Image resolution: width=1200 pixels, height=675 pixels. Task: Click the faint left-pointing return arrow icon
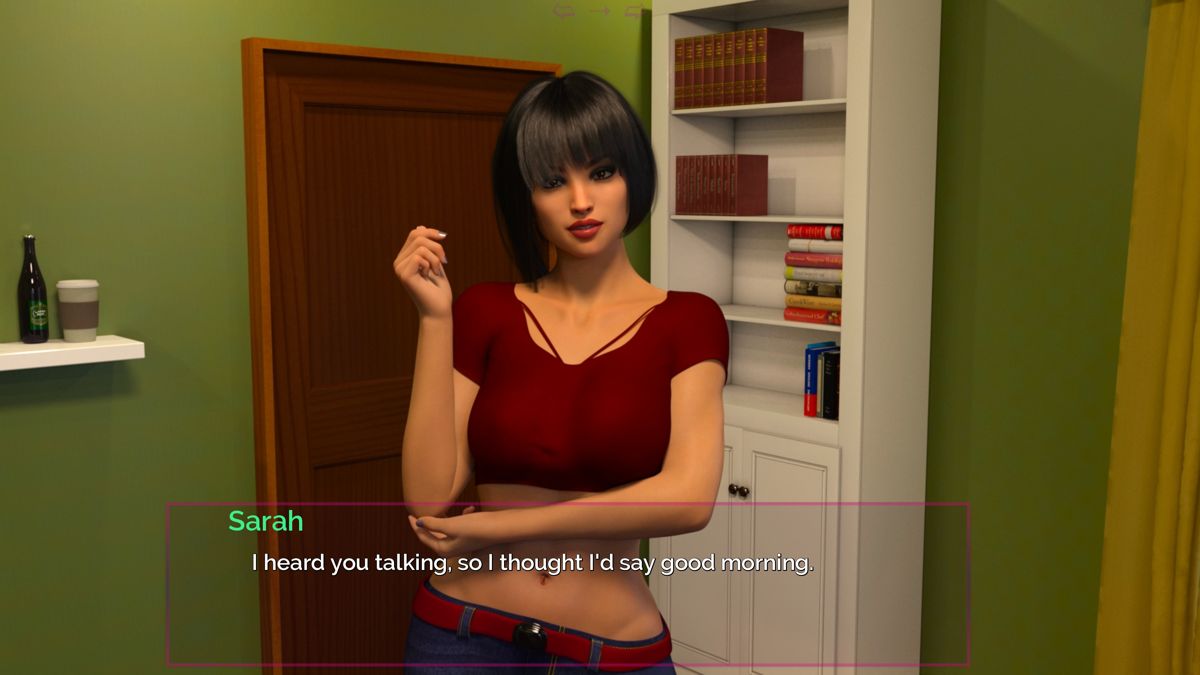point(564,11)
